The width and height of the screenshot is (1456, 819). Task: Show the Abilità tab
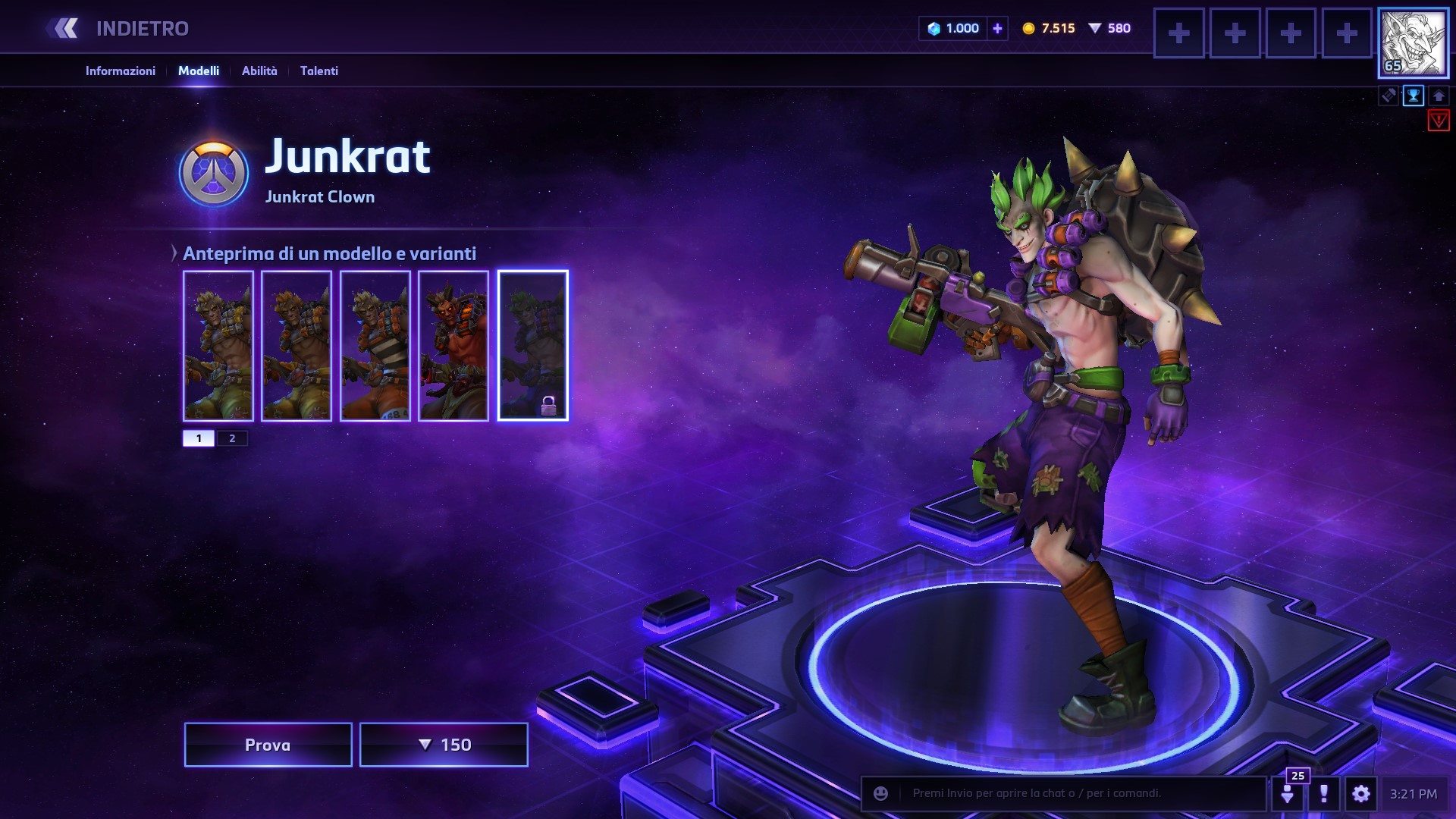[259, 71]
